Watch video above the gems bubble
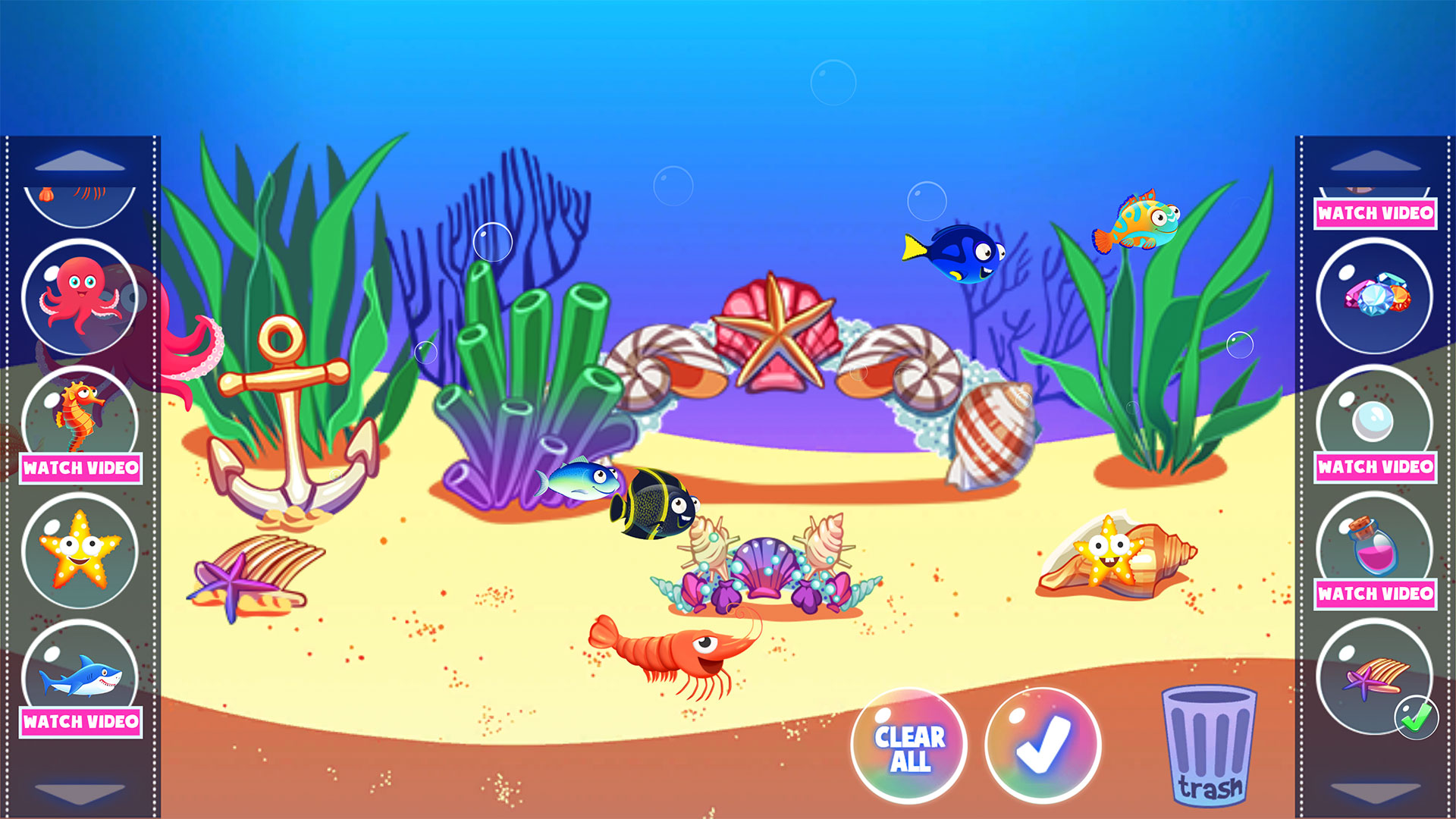The image size is (1456, 819). click(x=1375, y=213)
